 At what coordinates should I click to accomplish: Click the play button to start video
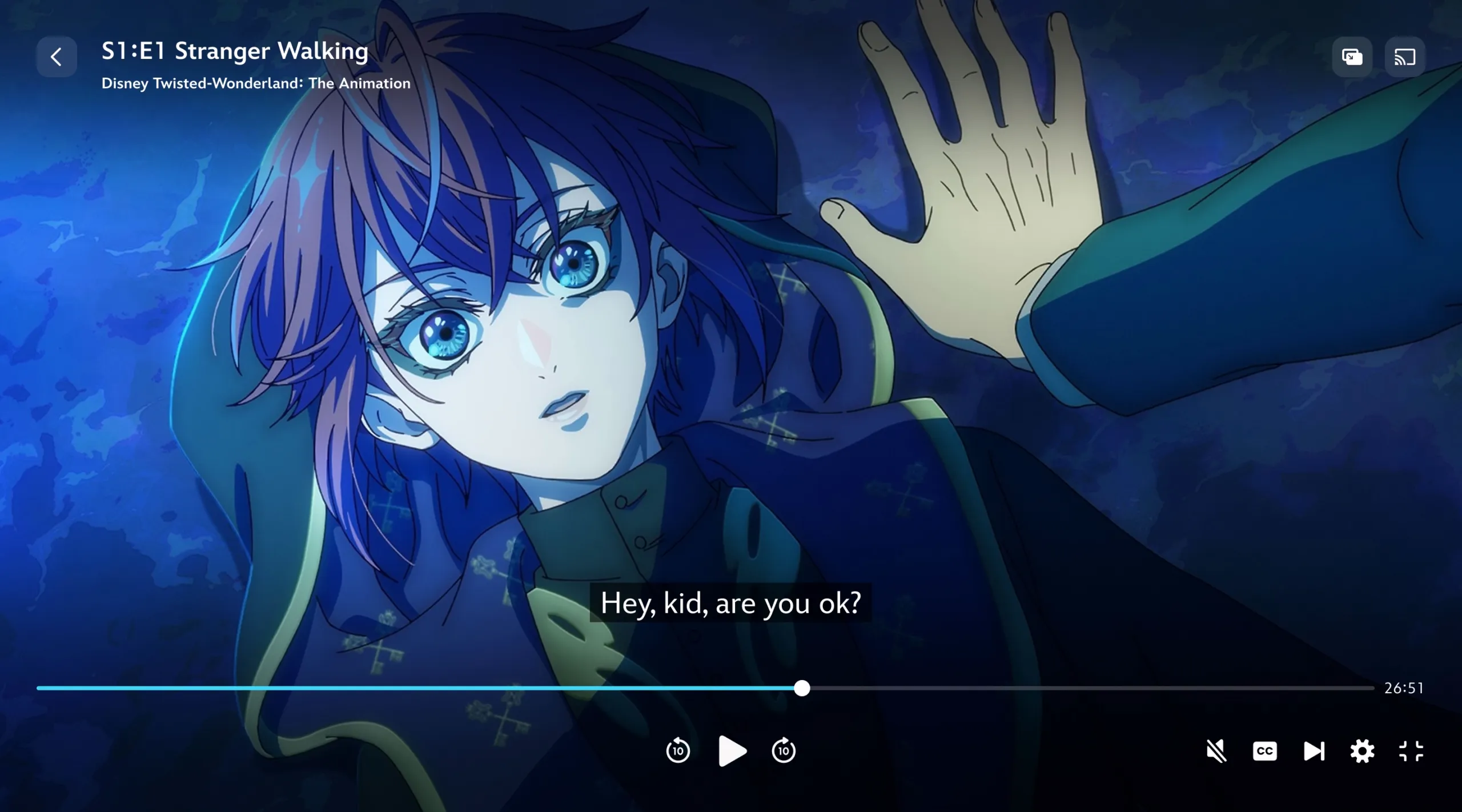732,751
